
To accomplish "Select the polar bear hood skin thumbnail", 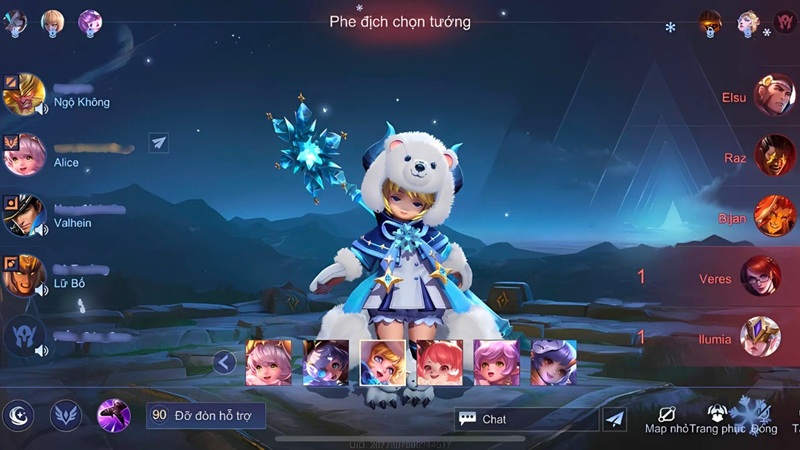I will tap(382, 362).
